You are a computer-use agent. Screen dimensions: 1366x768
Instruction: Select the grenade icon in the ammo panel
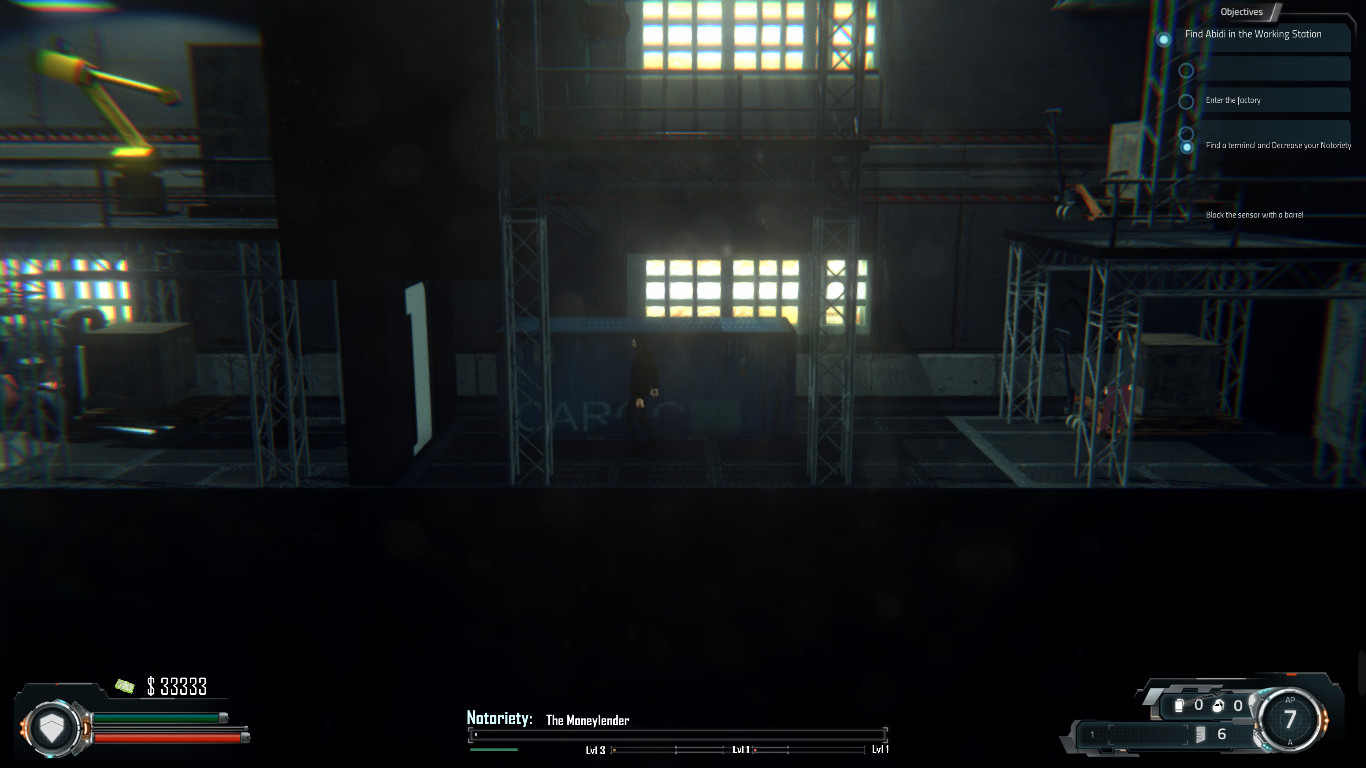point(1218,706)
